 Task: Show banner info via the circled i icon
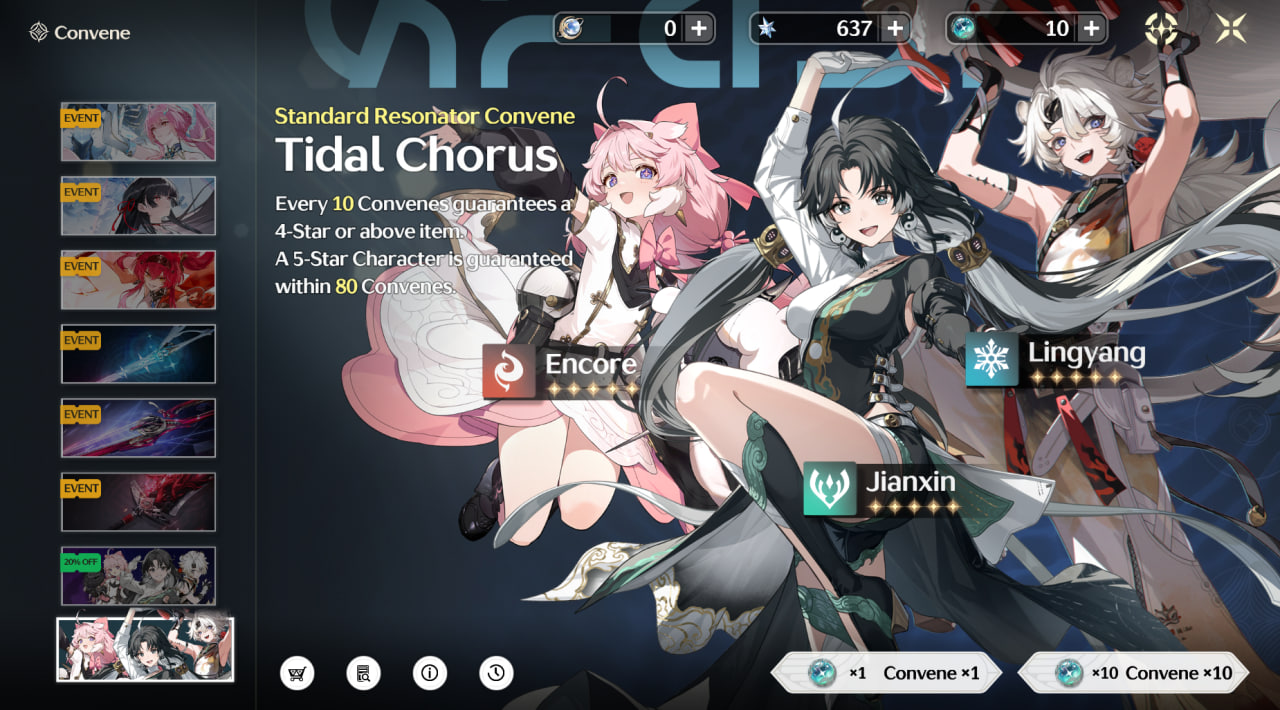[x=430, y=673]
